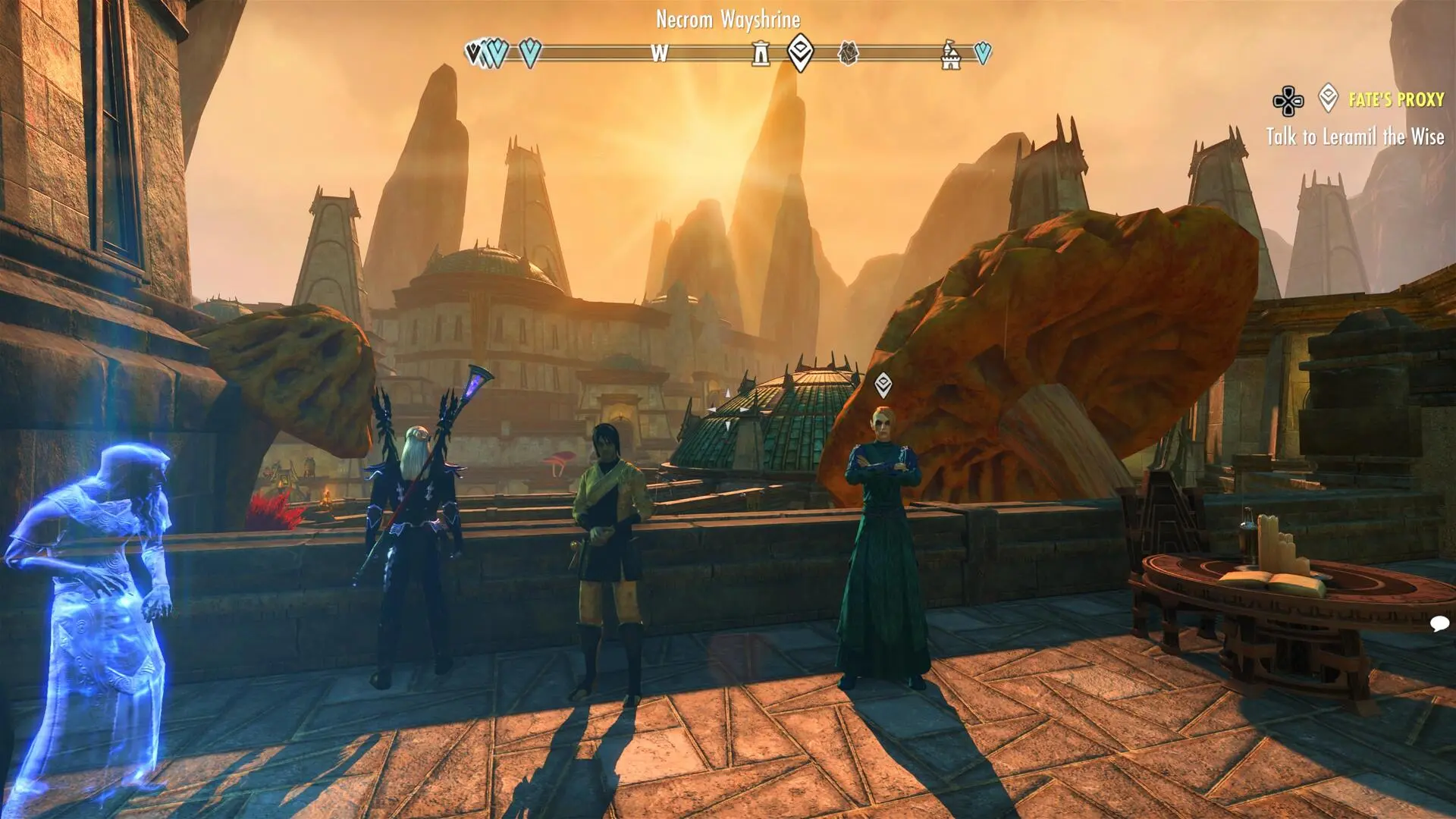Viewport: 1456px width, 819px height.
Task: Click the blue chevron marker at compass right end
Action: pos(983,52)
